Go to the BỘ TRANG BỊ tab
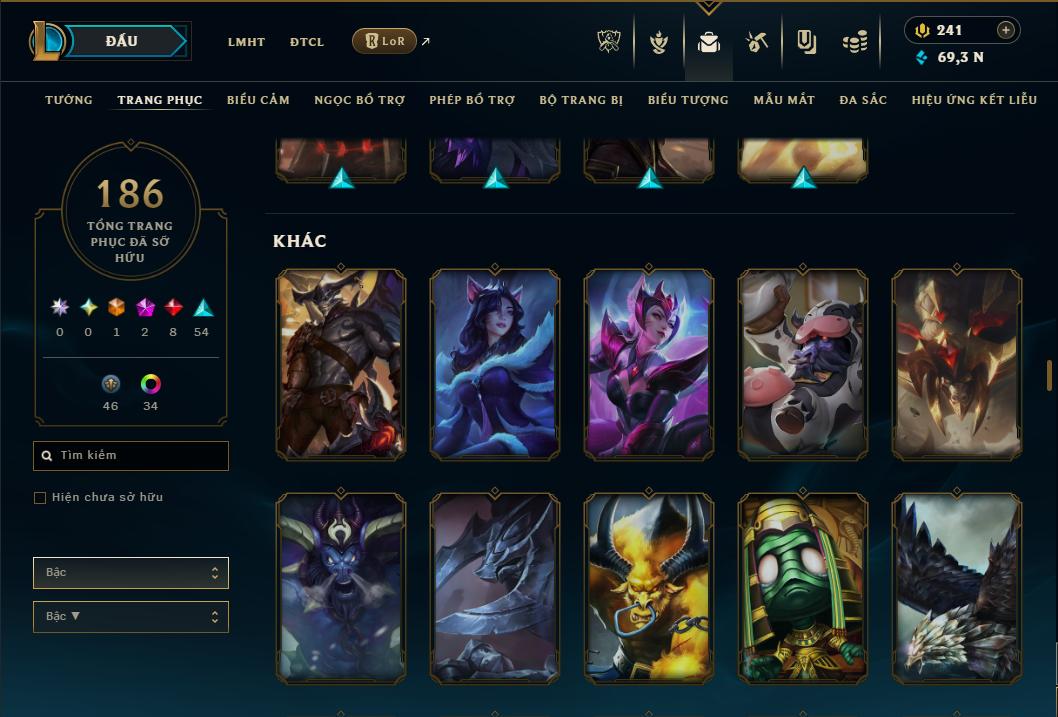This screenshot has height=717, width=1058. click(x=581, y=100)
